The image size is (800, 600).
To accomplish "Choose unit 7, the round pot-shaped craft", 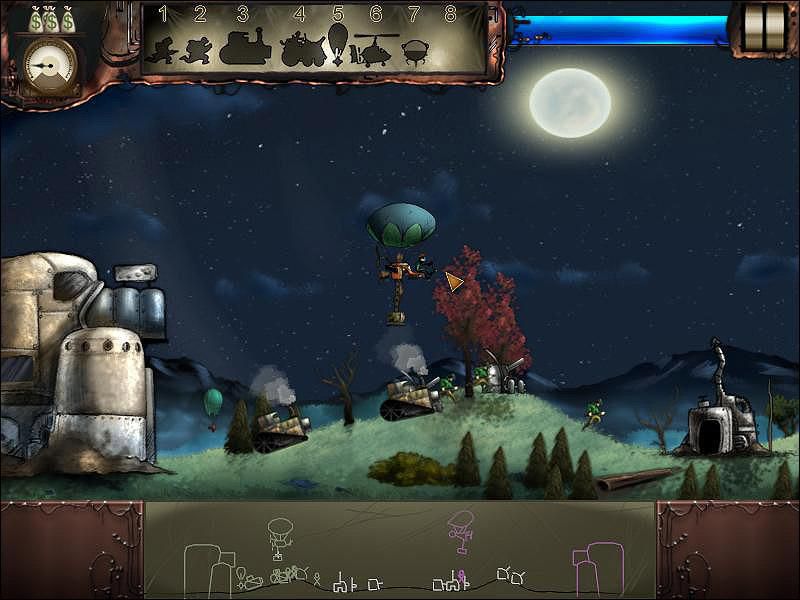I will pos(414,49).
